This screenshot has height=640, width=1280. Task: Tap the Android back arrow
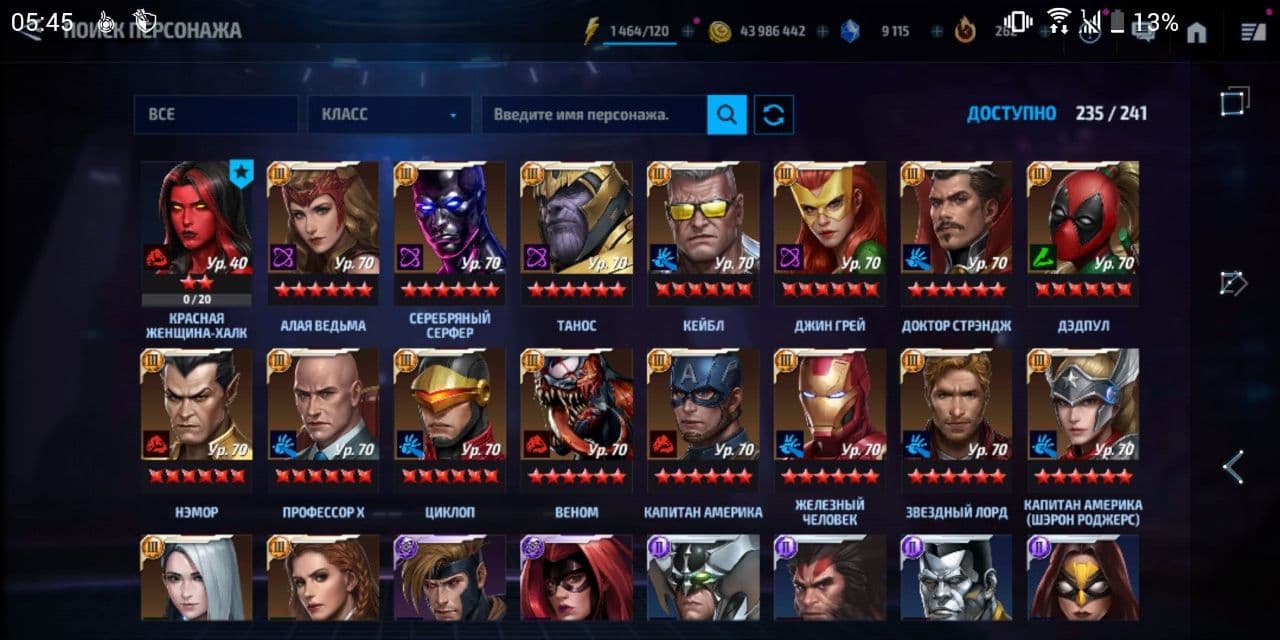coord(1234,467)
